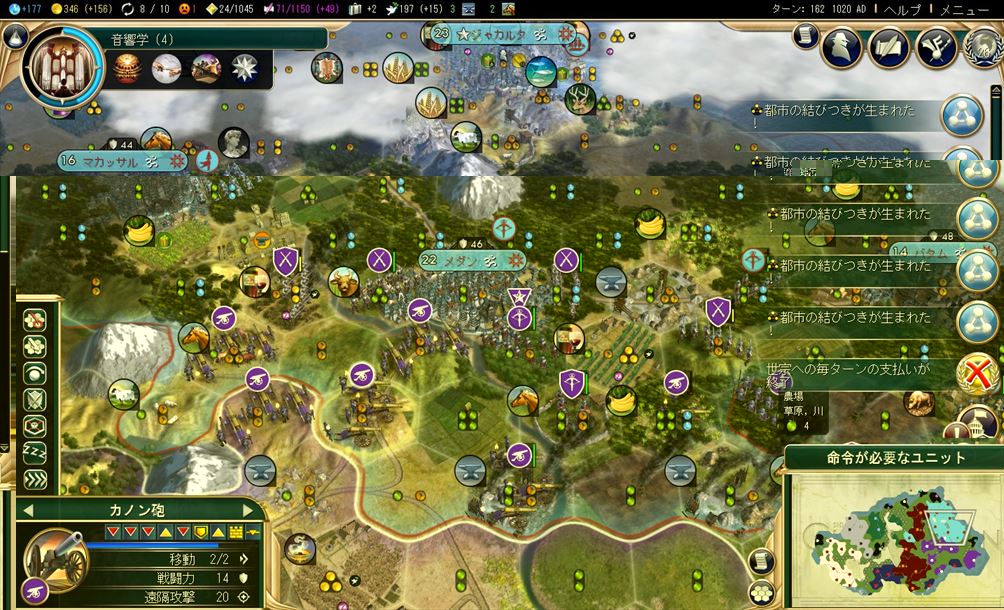Put the cannon to sleep with Zzz button
The height and width of the screenshot is (610, 1004).
coord(36,452)
